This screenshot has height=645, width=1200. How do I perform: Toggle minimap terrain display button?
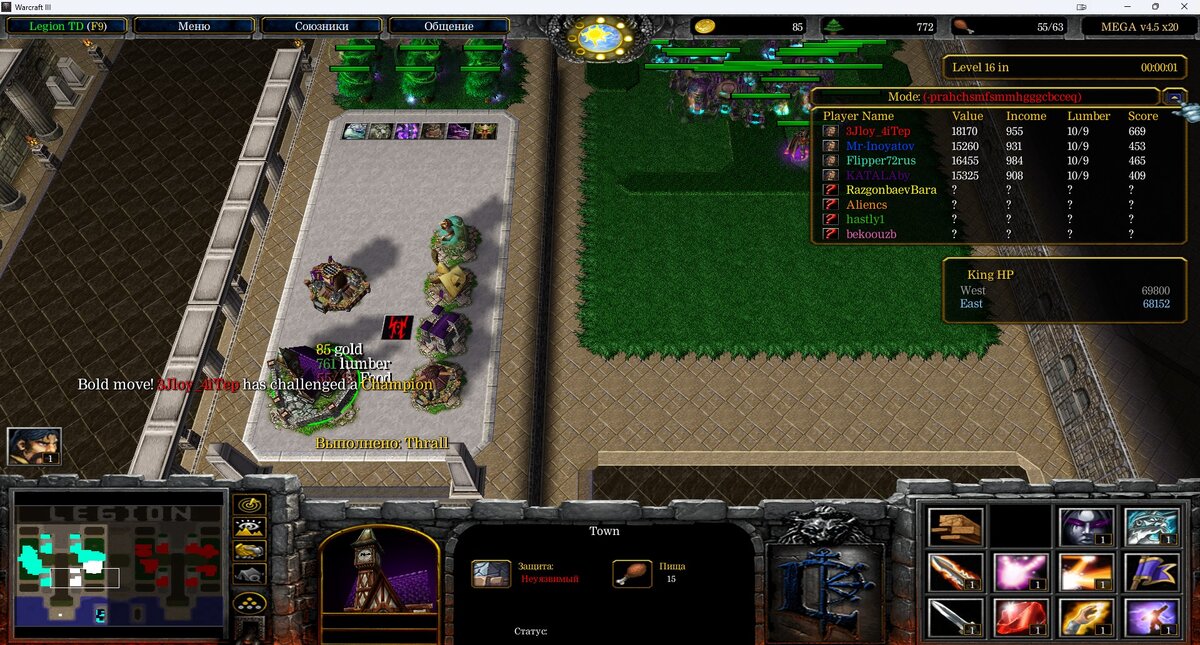pyautogui.click(x=248, y=528)
